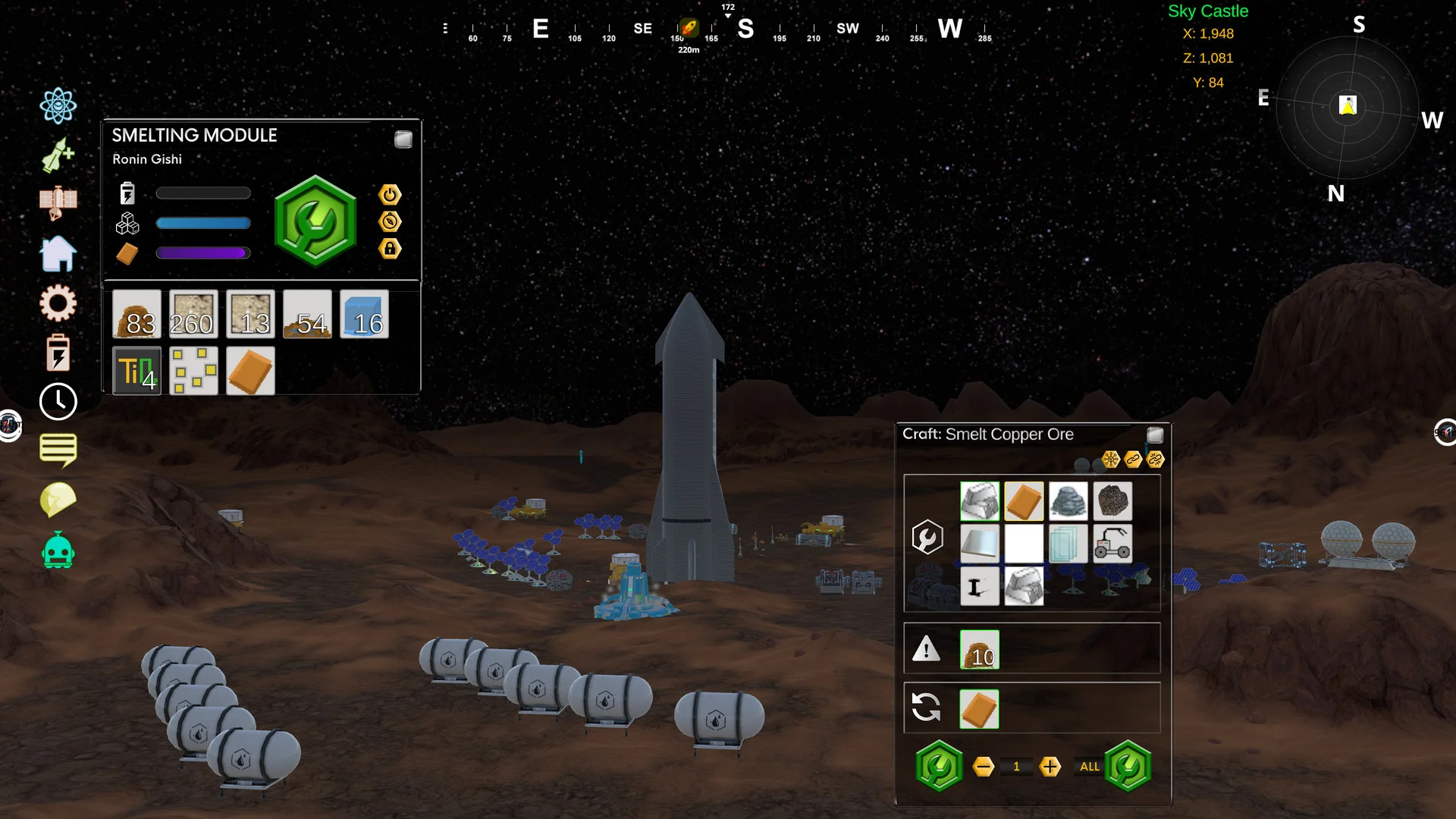
Task: Click the compass hexagon button
Action: pos(390,221)
